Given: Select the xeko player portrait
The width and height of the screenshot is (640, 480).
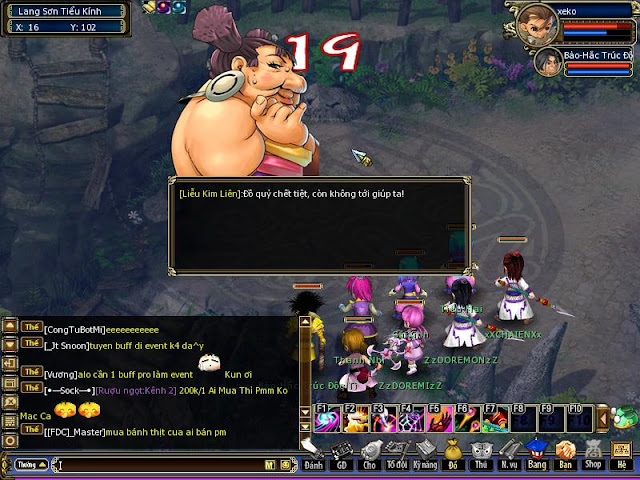Looking at the screenshot, I should 537,19.
